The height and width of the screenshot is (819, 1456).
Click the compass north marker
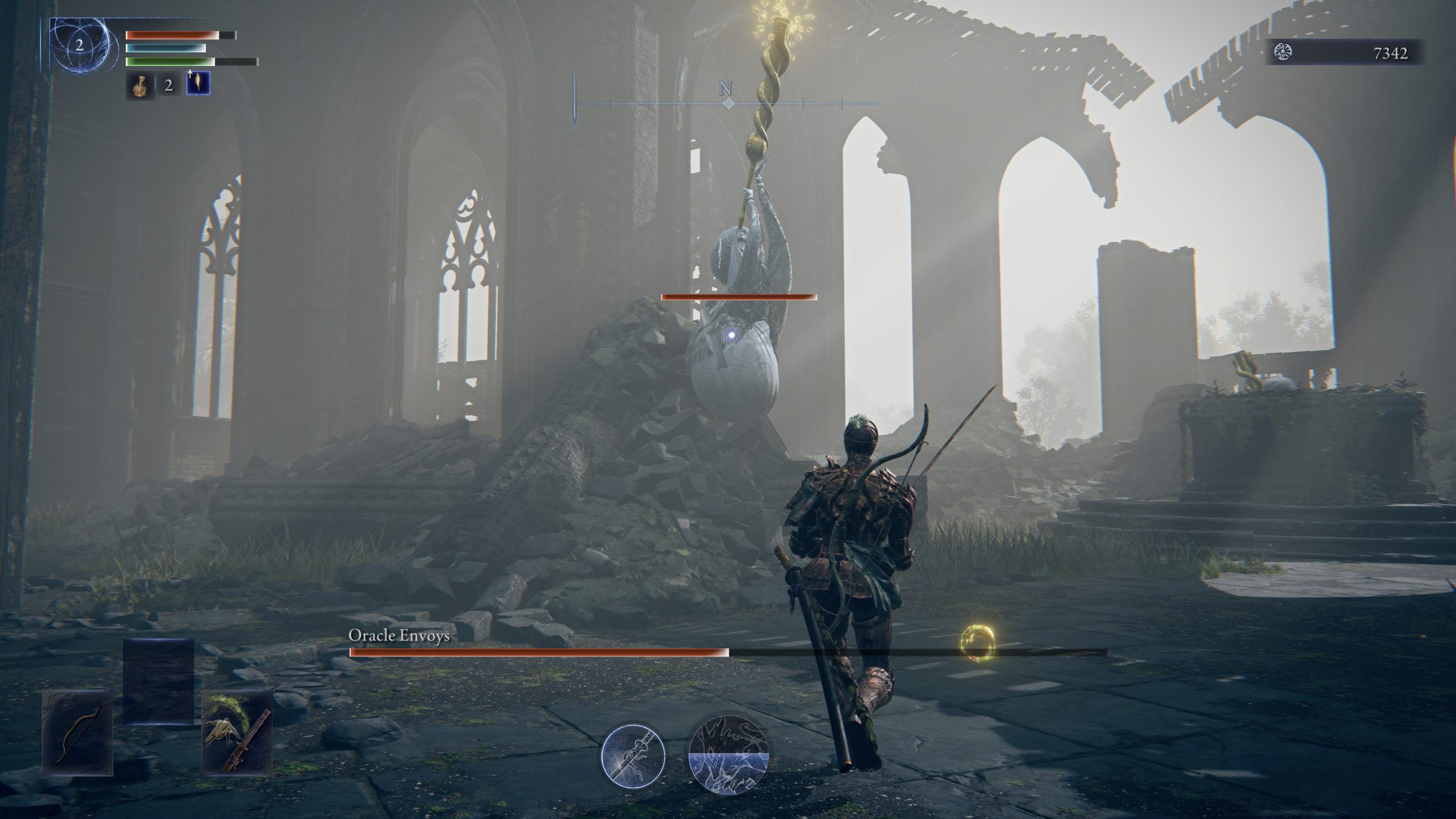pyautogui.click(x=726, y=89)
